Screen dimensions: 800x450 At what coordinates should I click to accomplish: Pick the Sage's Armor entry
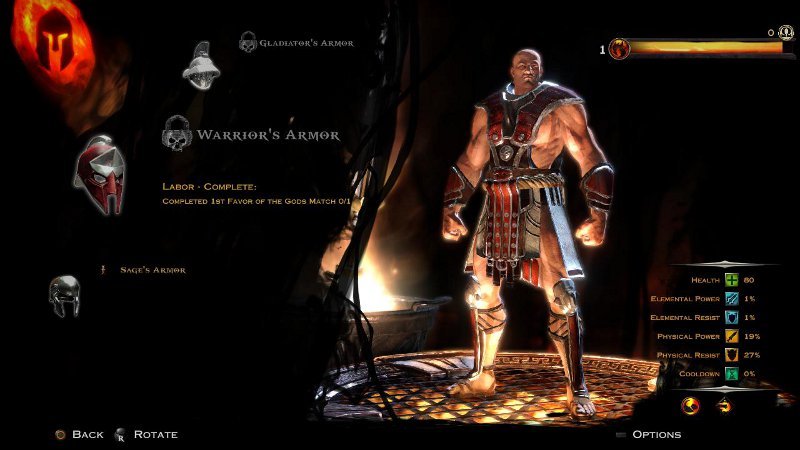coord(152,270)
